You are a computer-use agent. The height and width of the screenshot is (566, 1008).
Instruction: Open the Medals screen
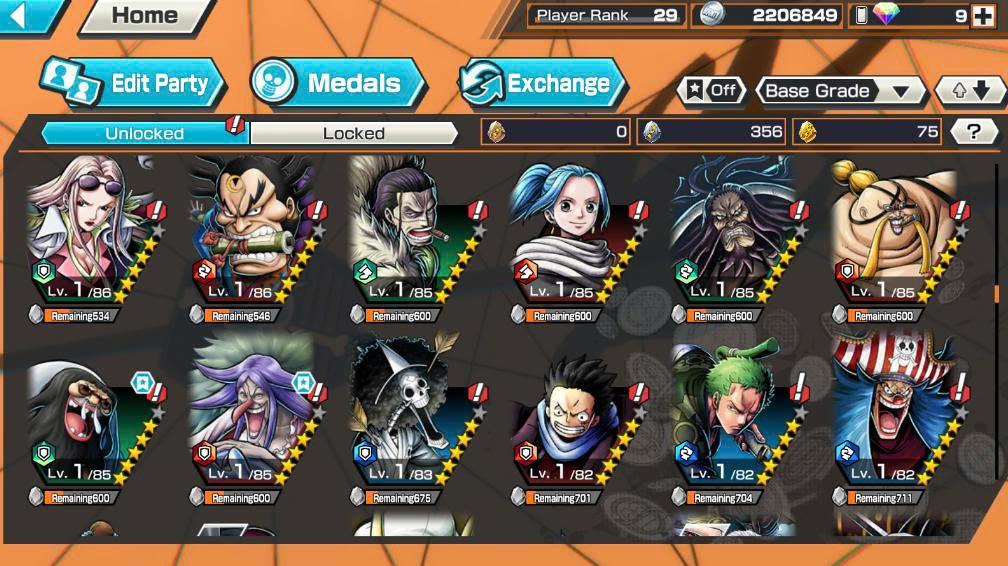click(x=339, y=84)
